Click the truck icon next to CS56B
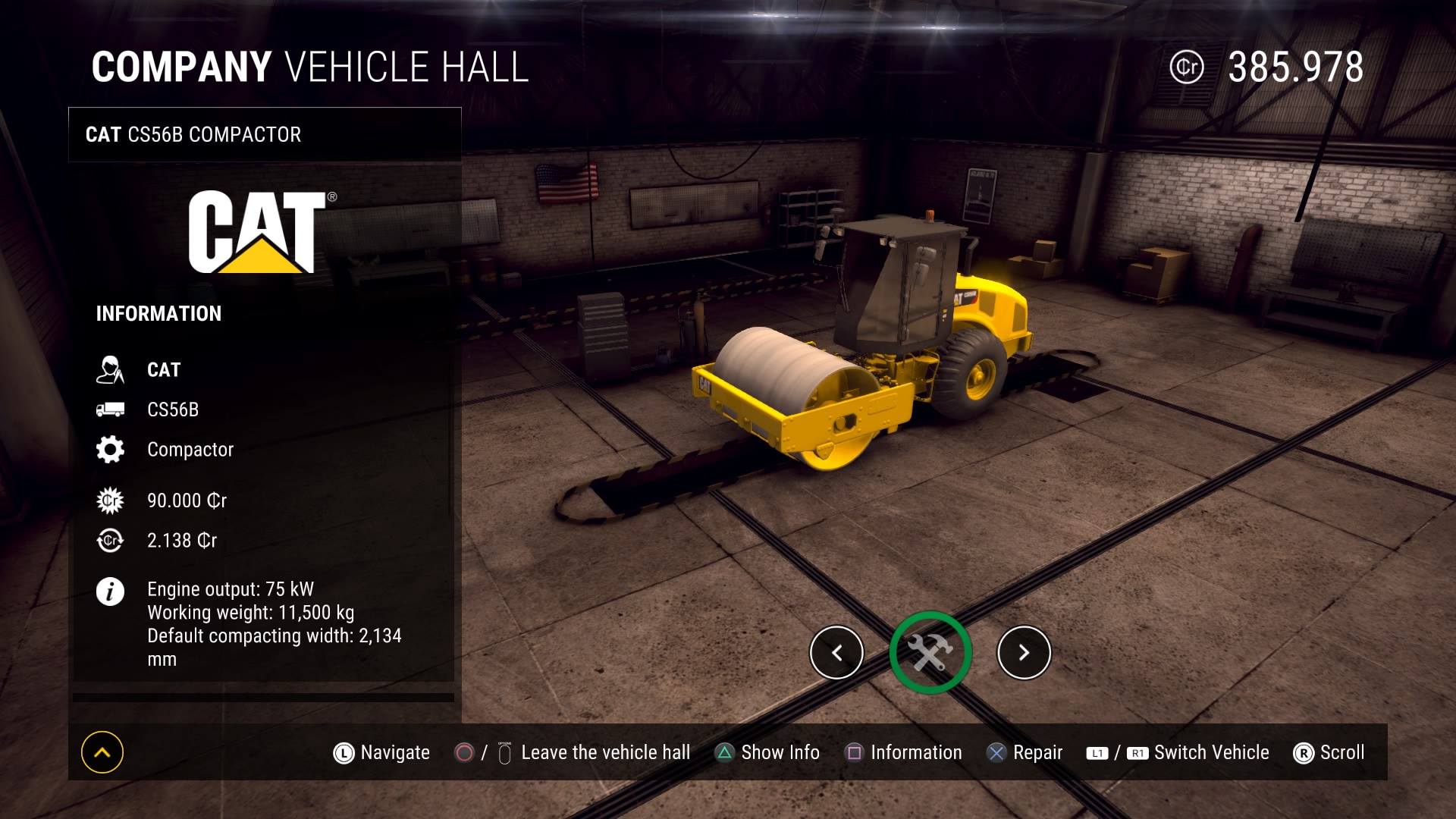The width and height of the screenshot is (1456, 819). point(111,409)
